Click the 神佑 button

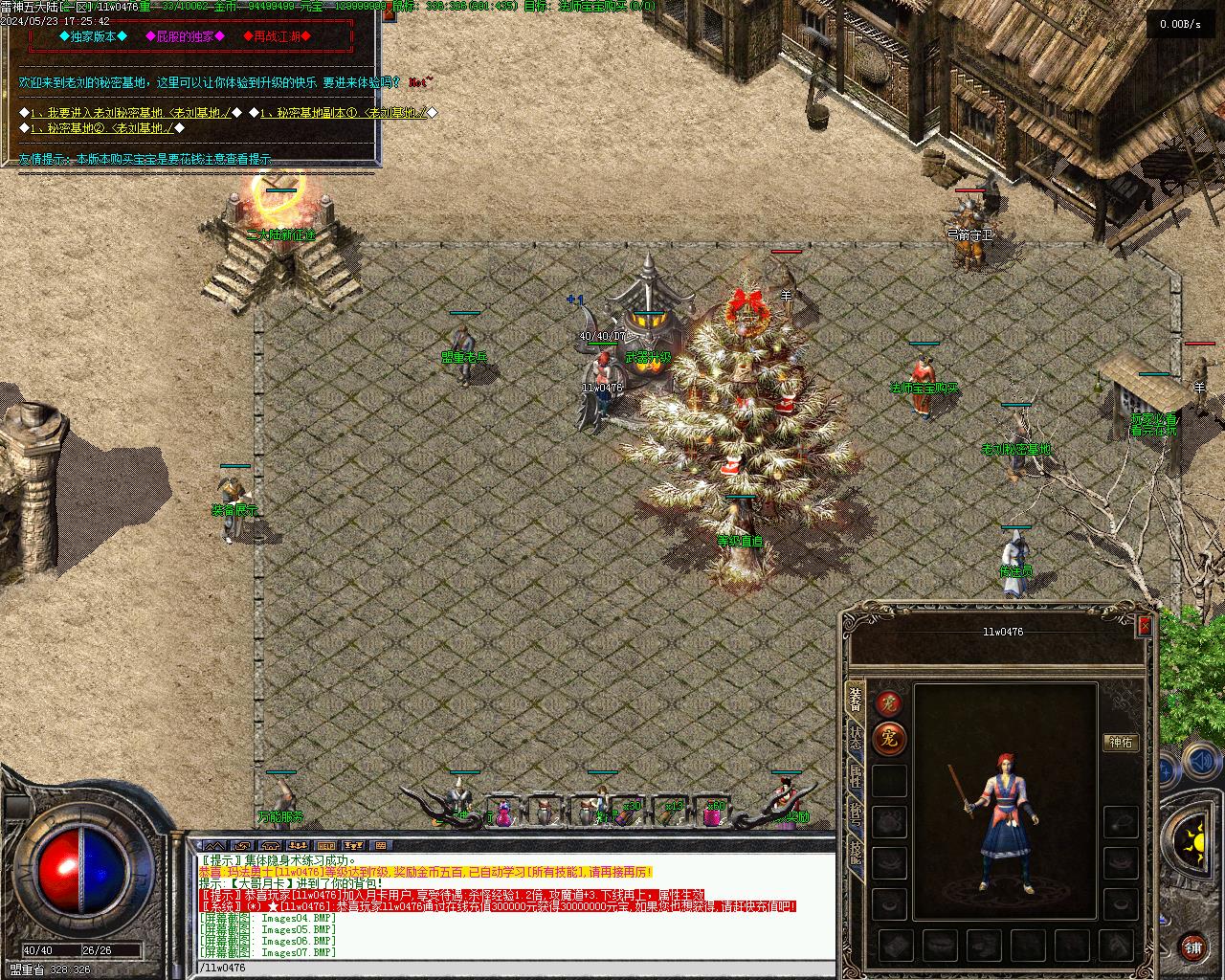click(1120, 742)
